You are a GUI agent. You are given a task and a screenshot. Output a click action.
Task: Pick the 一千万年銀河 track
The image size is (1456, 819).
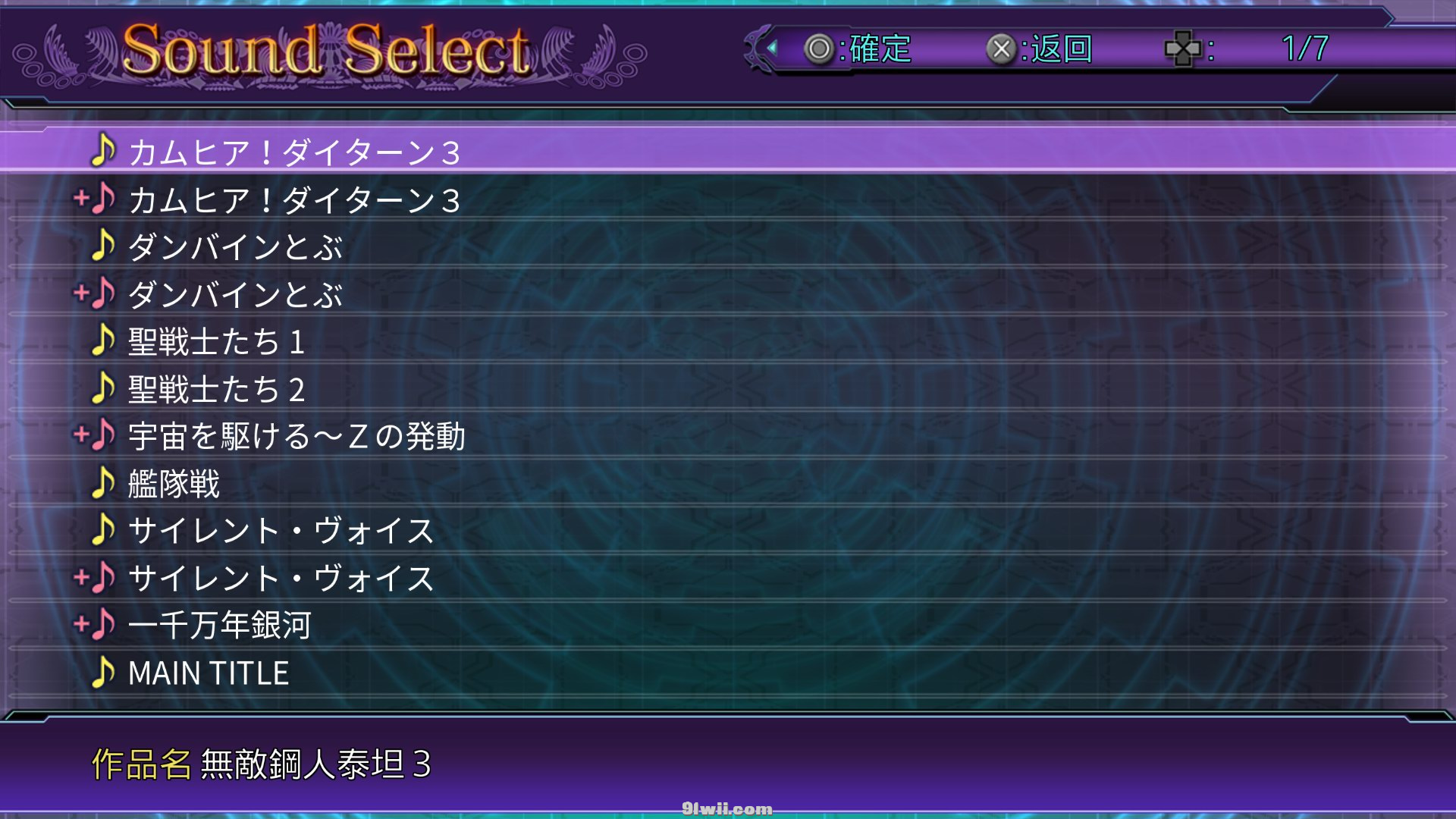point(220,626)
